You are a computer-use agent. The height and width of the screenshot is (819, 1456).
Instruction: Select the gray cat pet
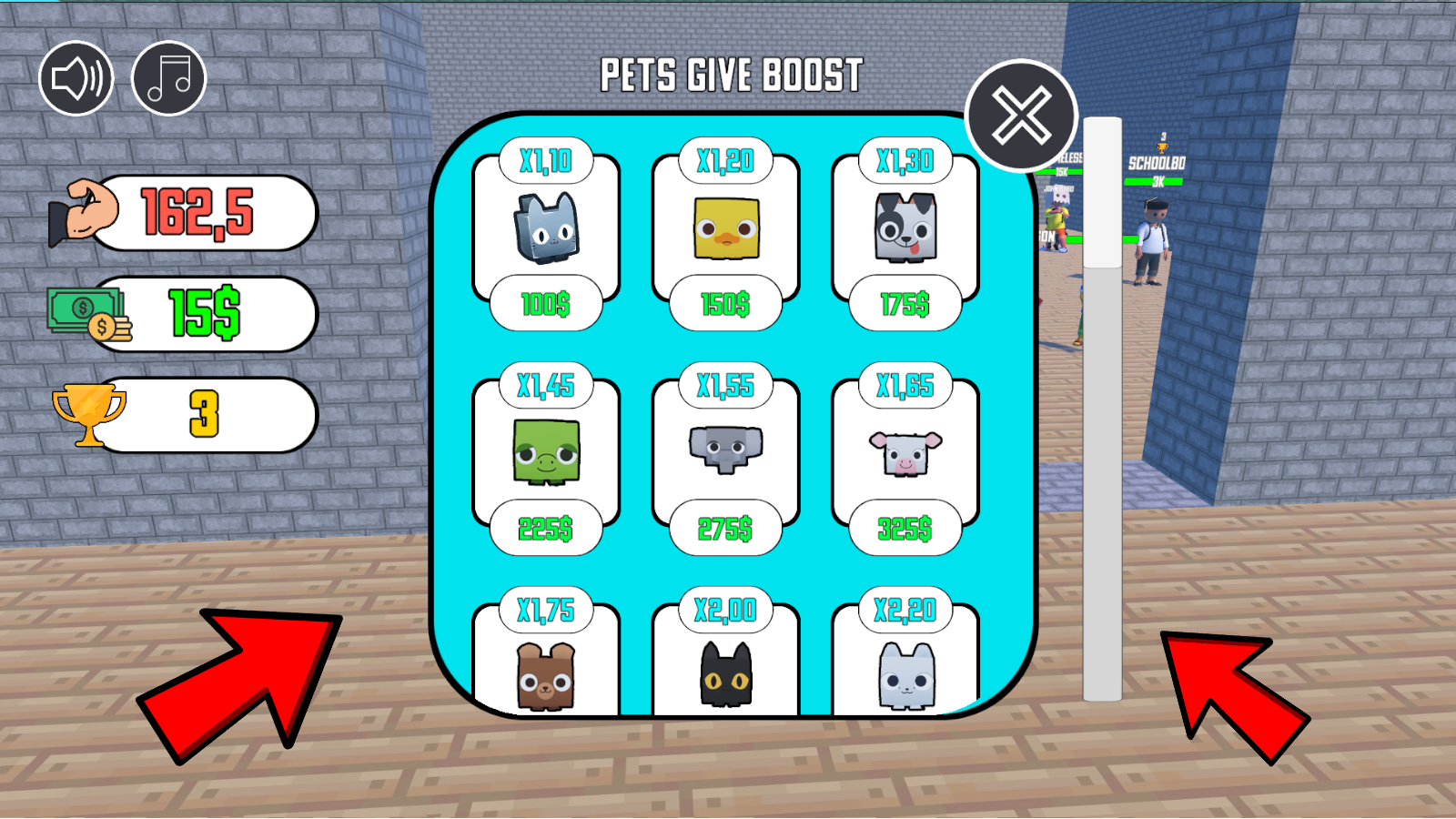point(547,227)
